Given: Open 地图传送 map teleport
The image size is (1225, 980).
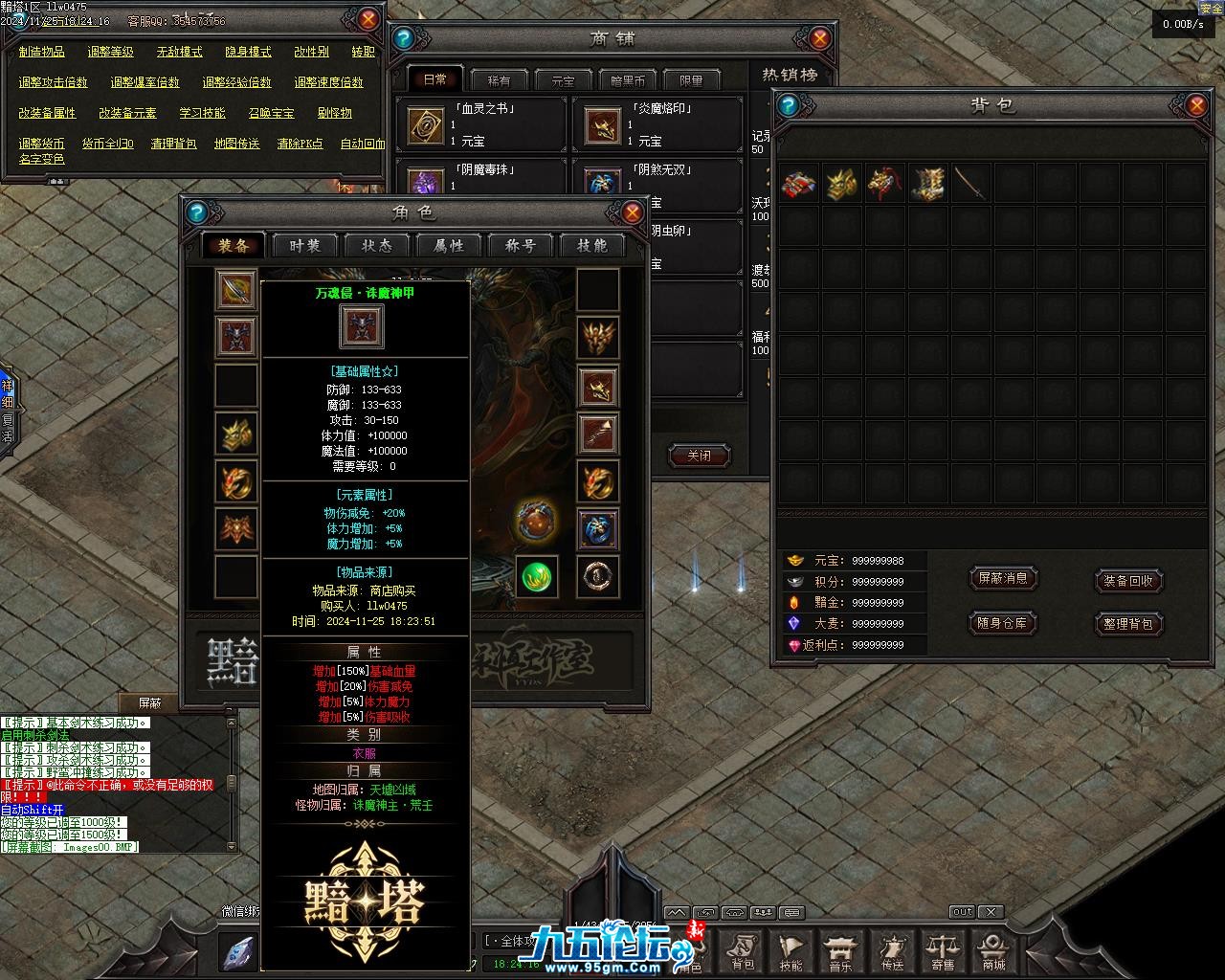Looking at the screenshot, I should click(x=236, y=144).
